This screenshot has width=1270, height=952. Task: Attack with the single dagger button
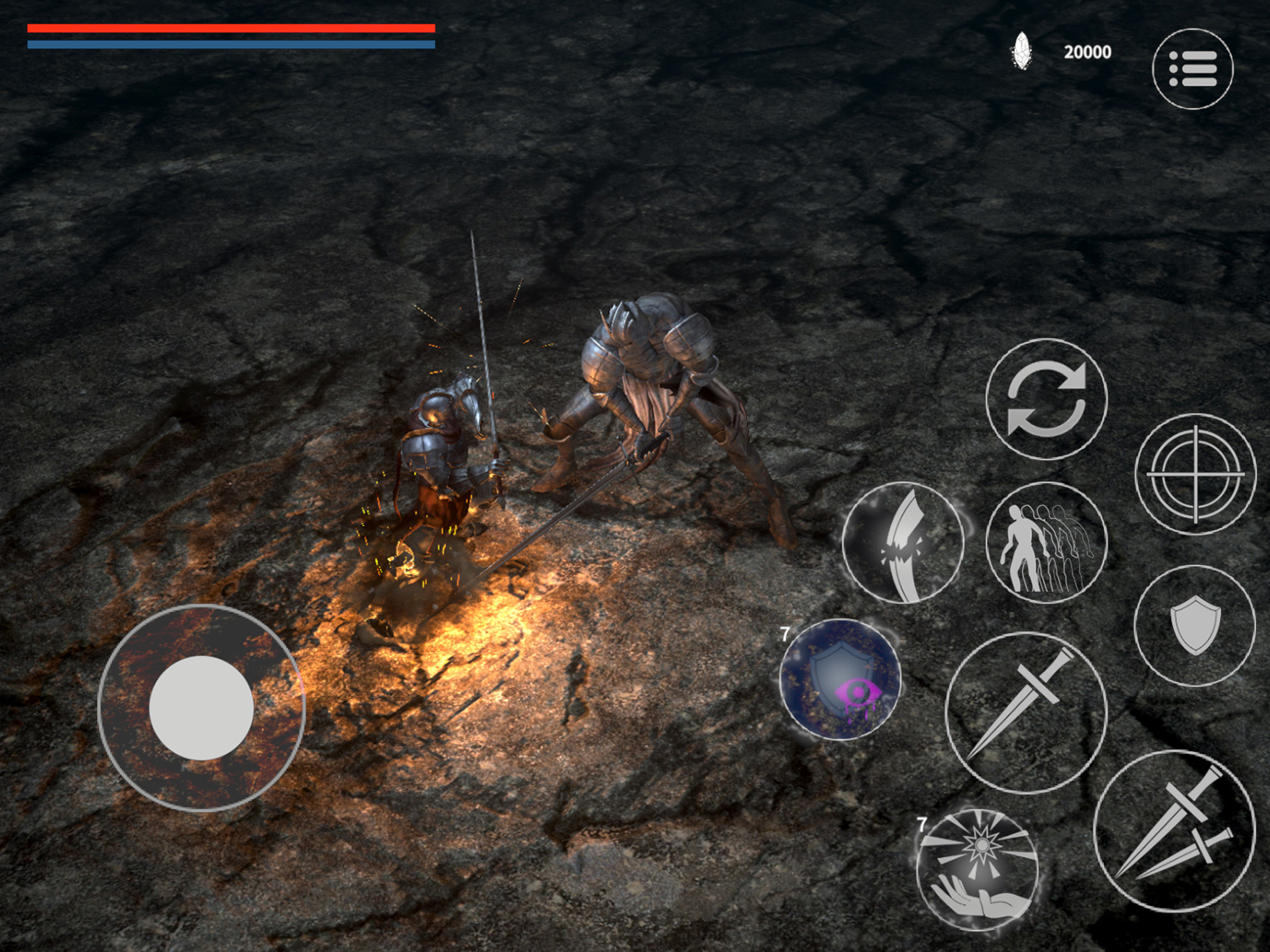coord(1025,713)
